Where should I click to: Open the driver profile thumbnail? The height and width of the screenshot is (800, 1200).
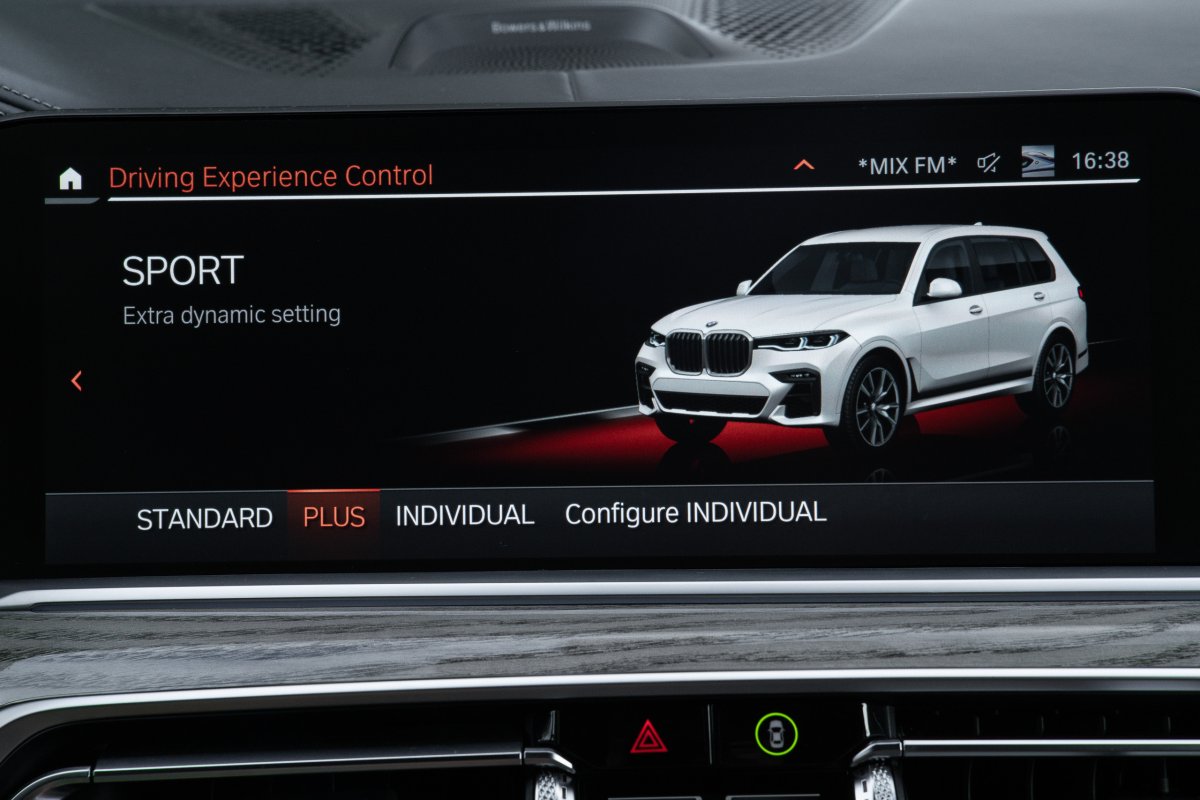1037,161
